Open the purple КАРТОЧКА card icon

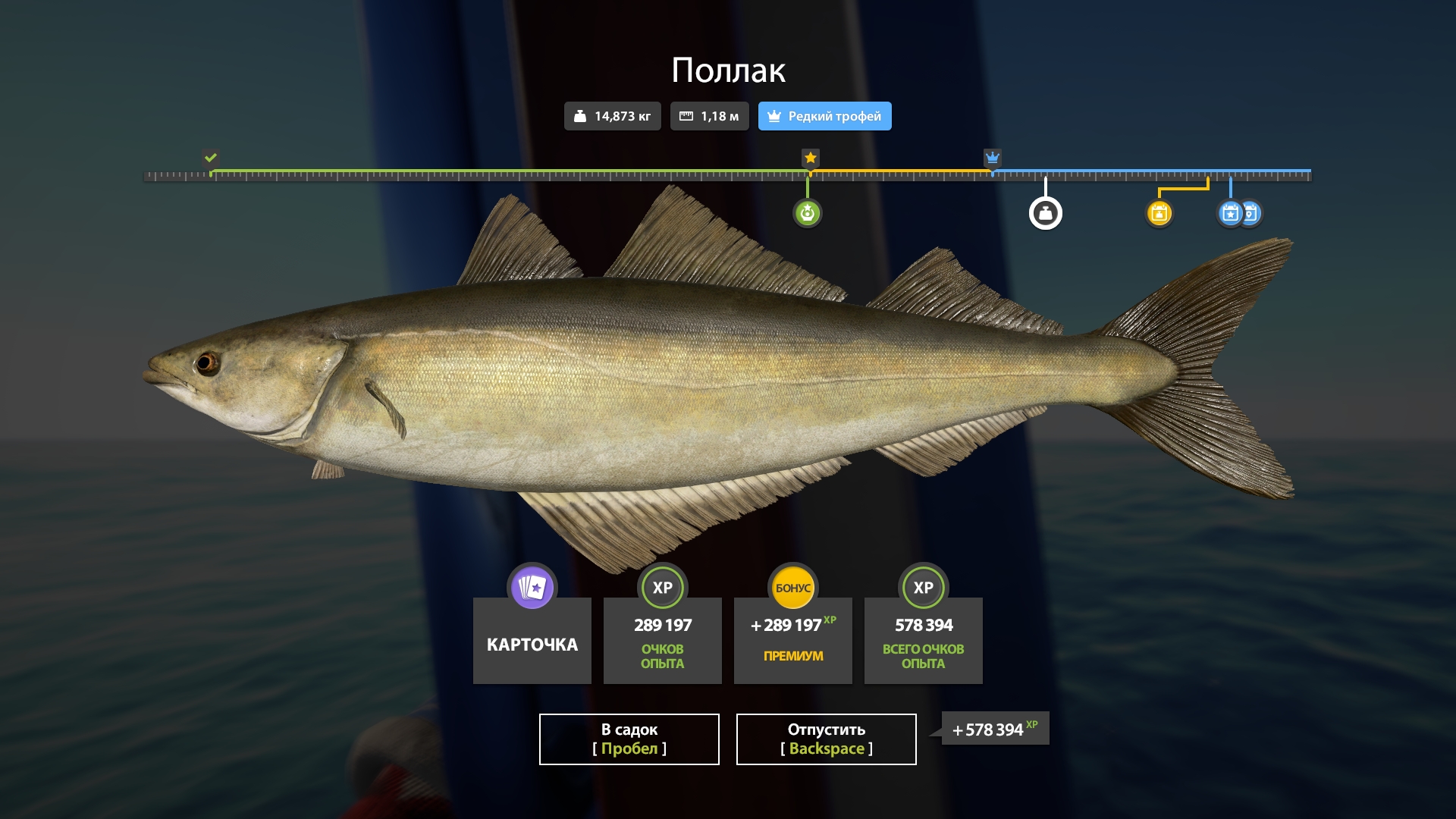coord(532,587)
